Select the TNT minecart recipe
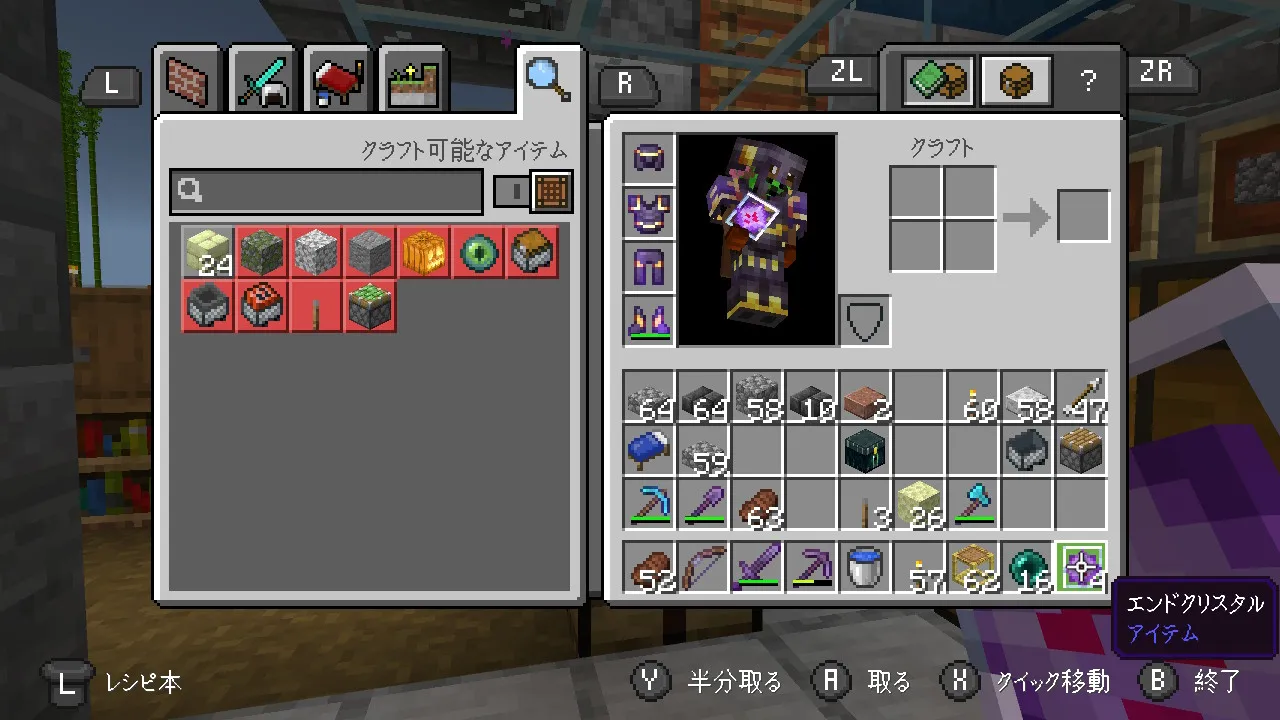Viewport: 1280px width, 720px height. pyautogui.click(x=262, y=306)
